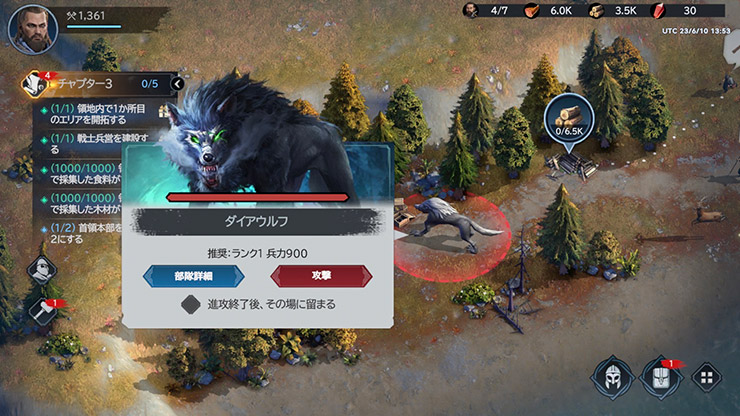
Task: Open troop details via the blue 部隊詳細 button
Action: click(193, 276)
